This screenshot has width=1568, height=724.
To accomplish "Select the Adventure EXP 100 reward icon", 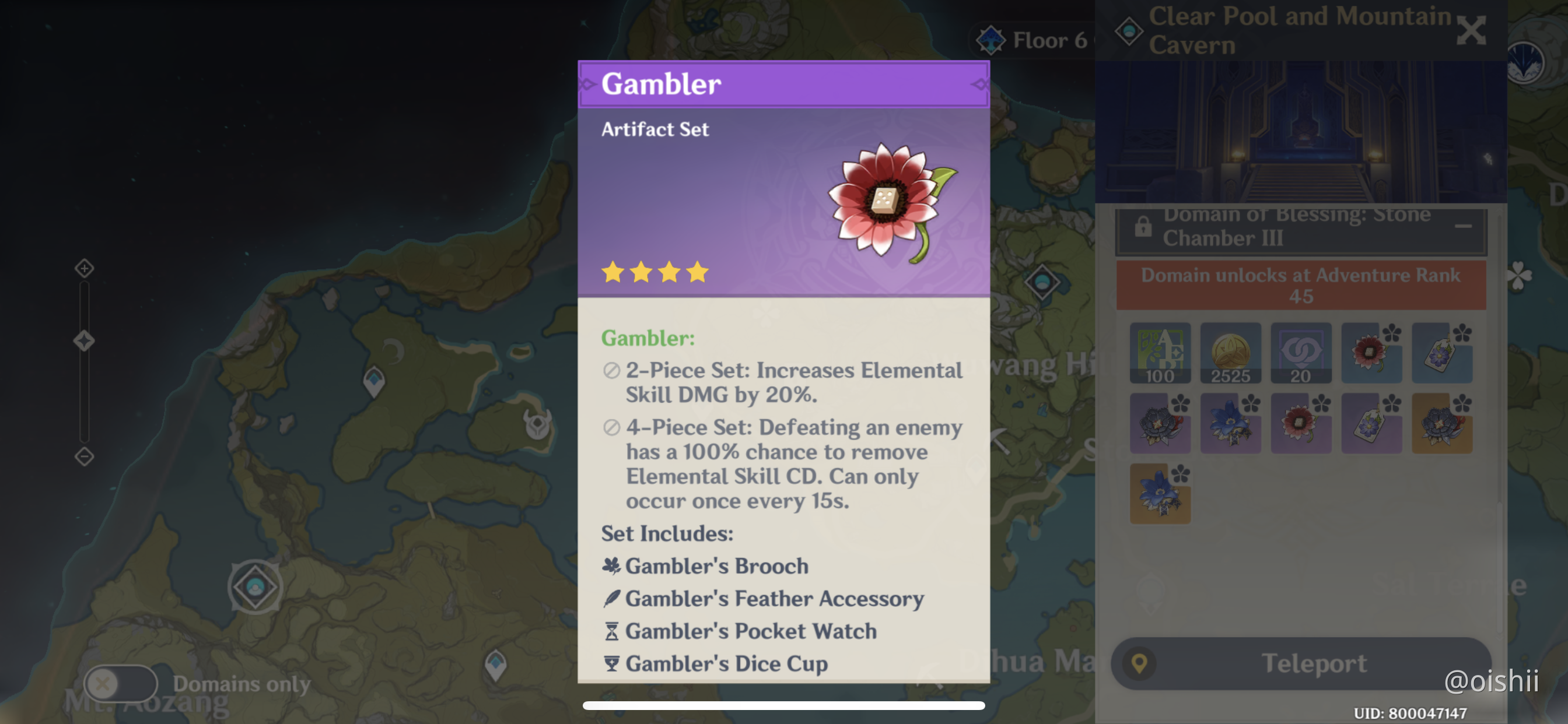I will coord(1160,353).
